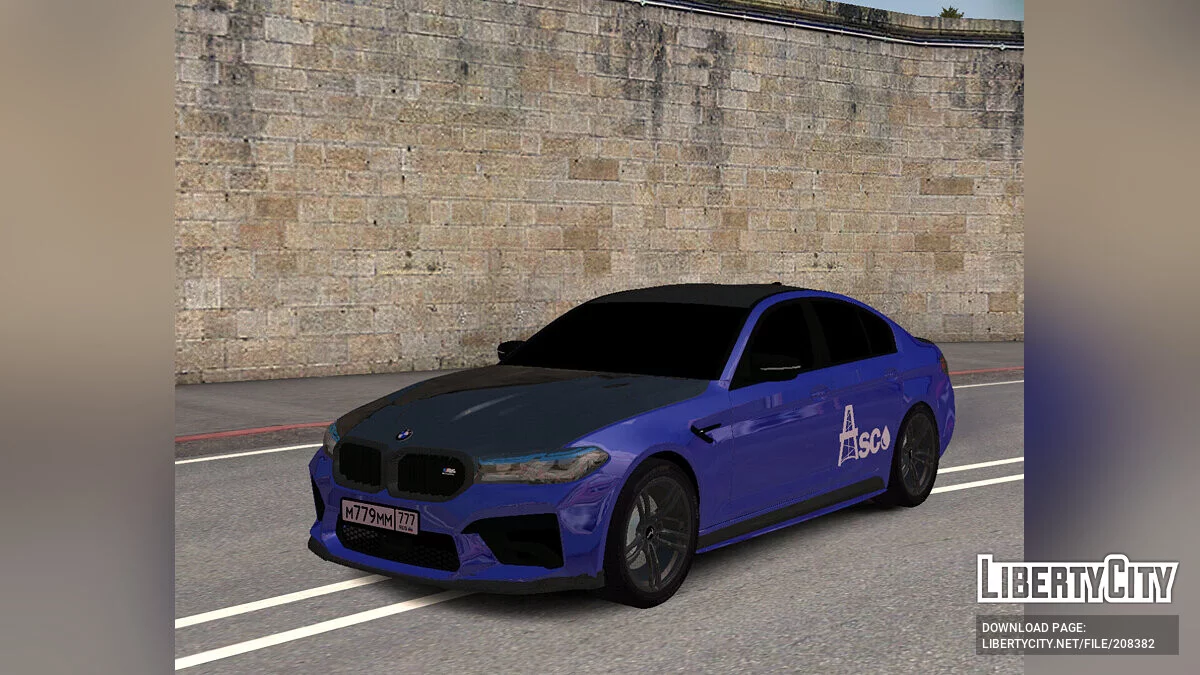Open the libertycity.net download page link
This screenshot has width=1200, height=675.
coord(1068,643)
